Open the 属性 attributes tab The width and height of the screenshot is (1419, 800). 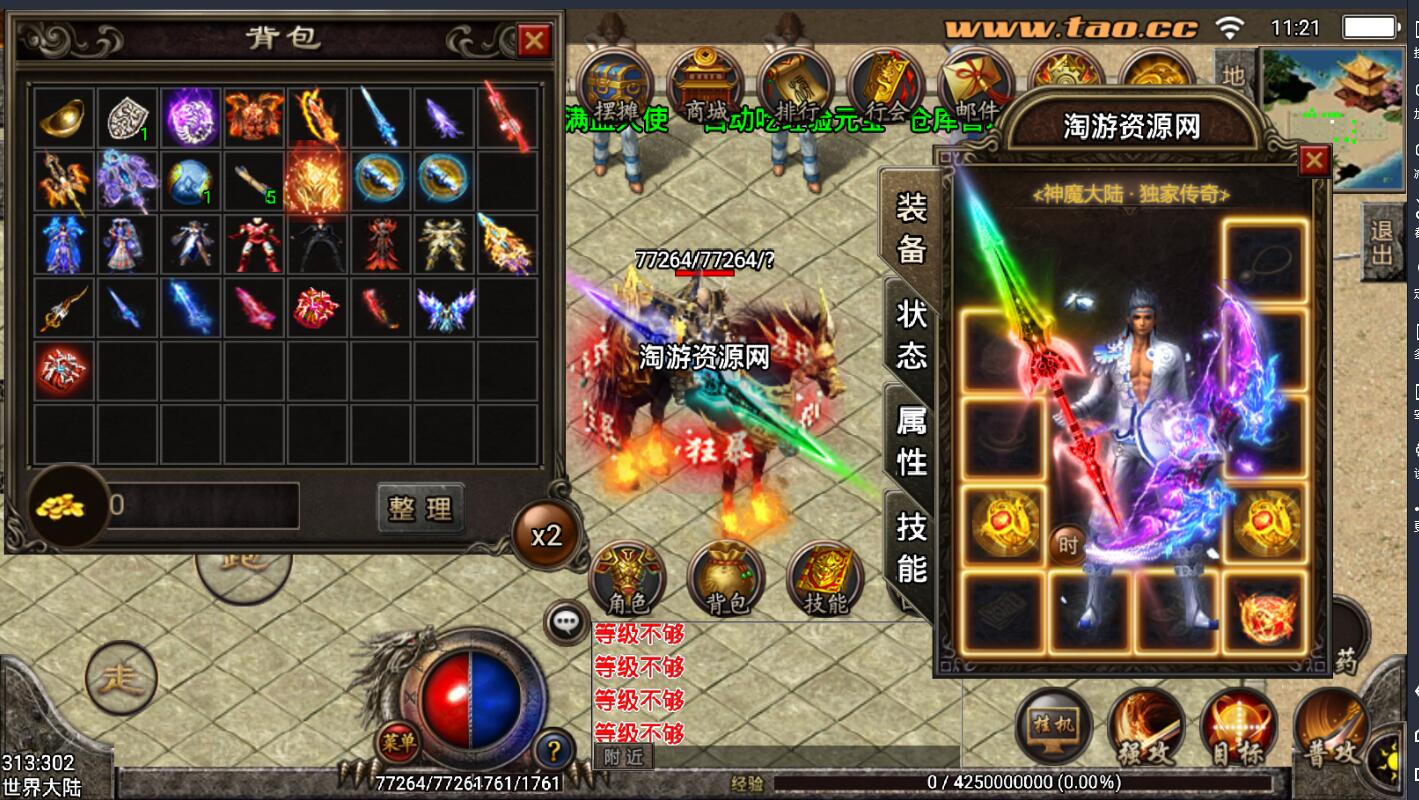point(911,441)
